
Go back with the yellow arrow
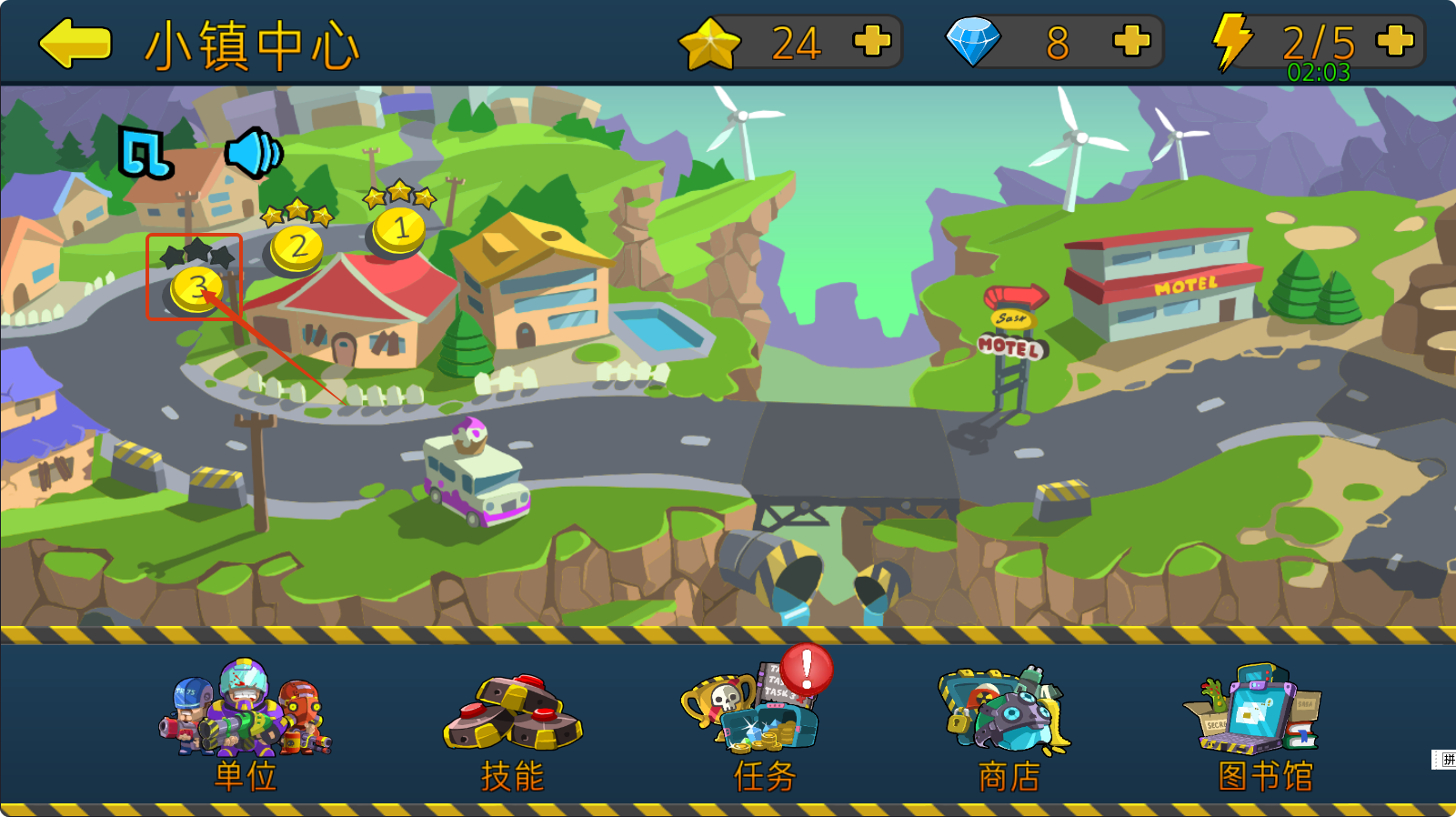(x=75, y=43)
